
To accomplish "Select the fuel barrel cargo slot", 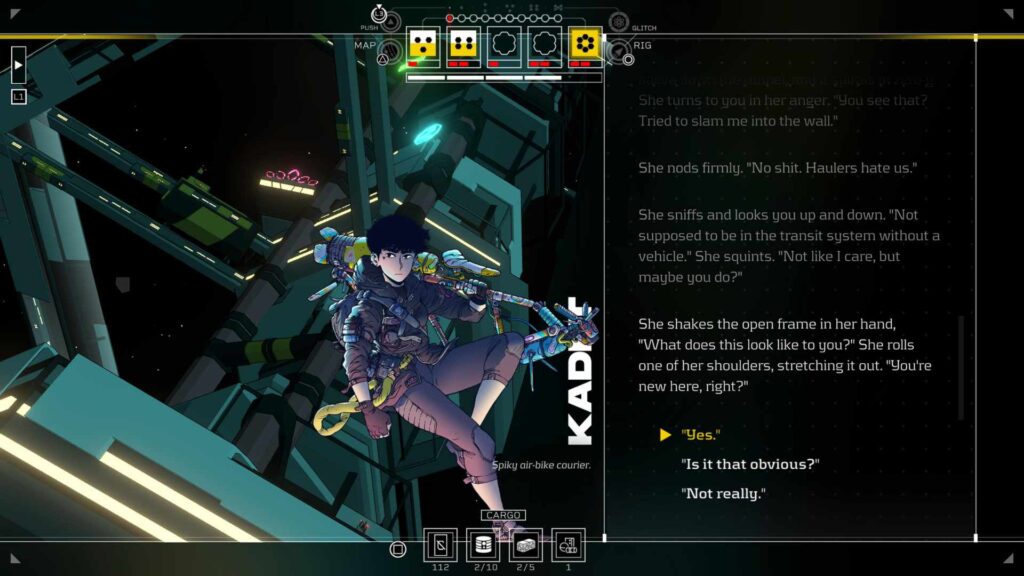I will point(485,545).
